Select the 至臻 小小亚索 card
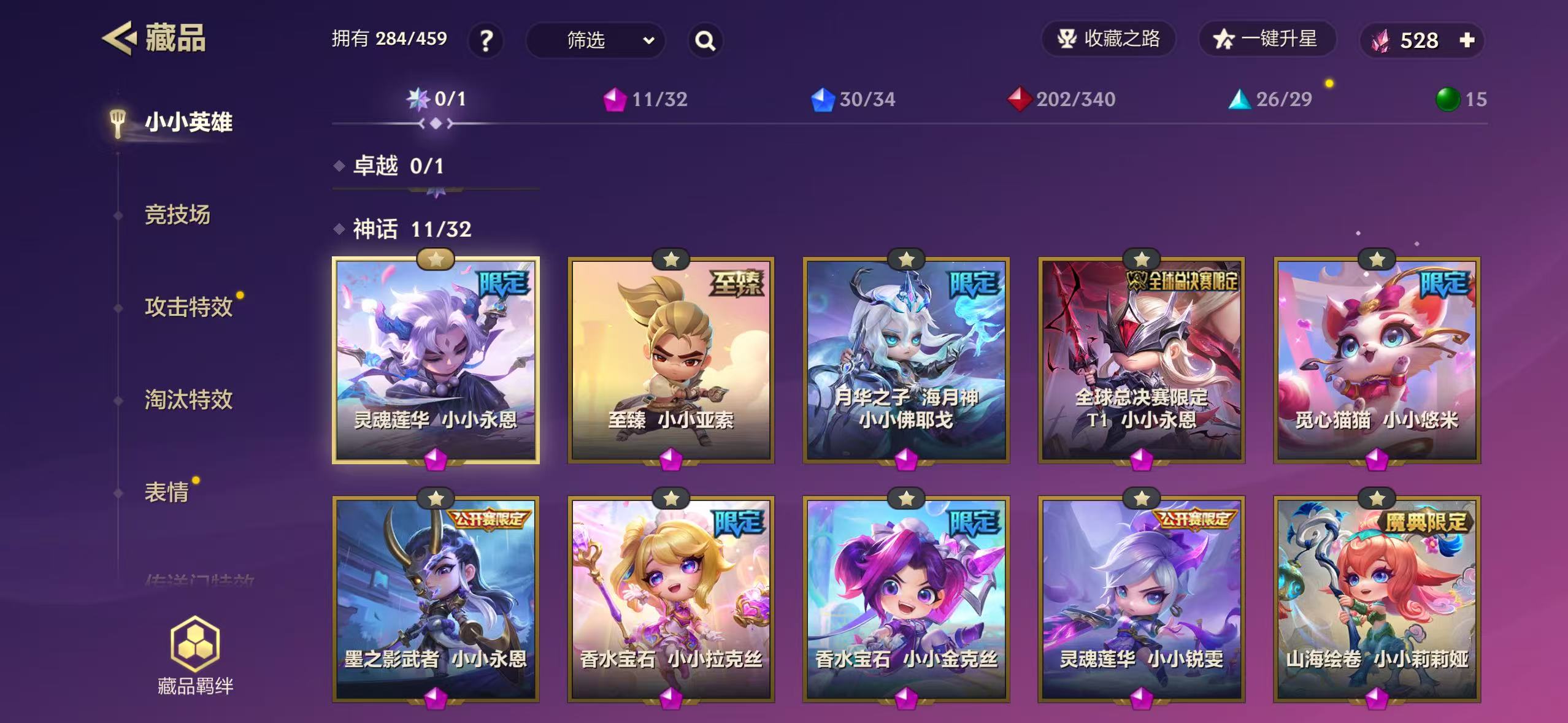The image size is (1568, 723). [671, 360]
